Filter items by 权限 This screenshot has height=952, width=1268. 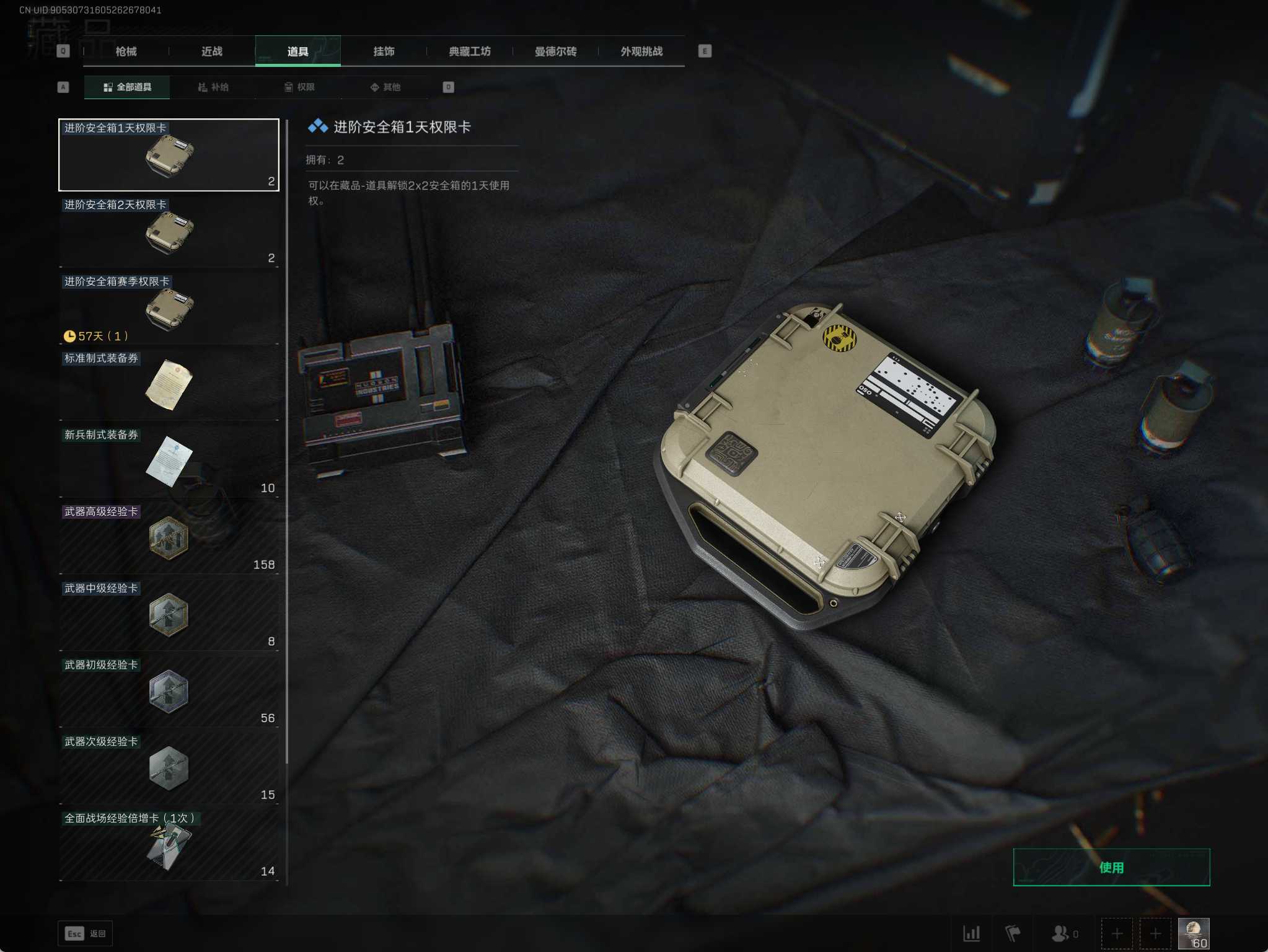(x=299, y=87)
